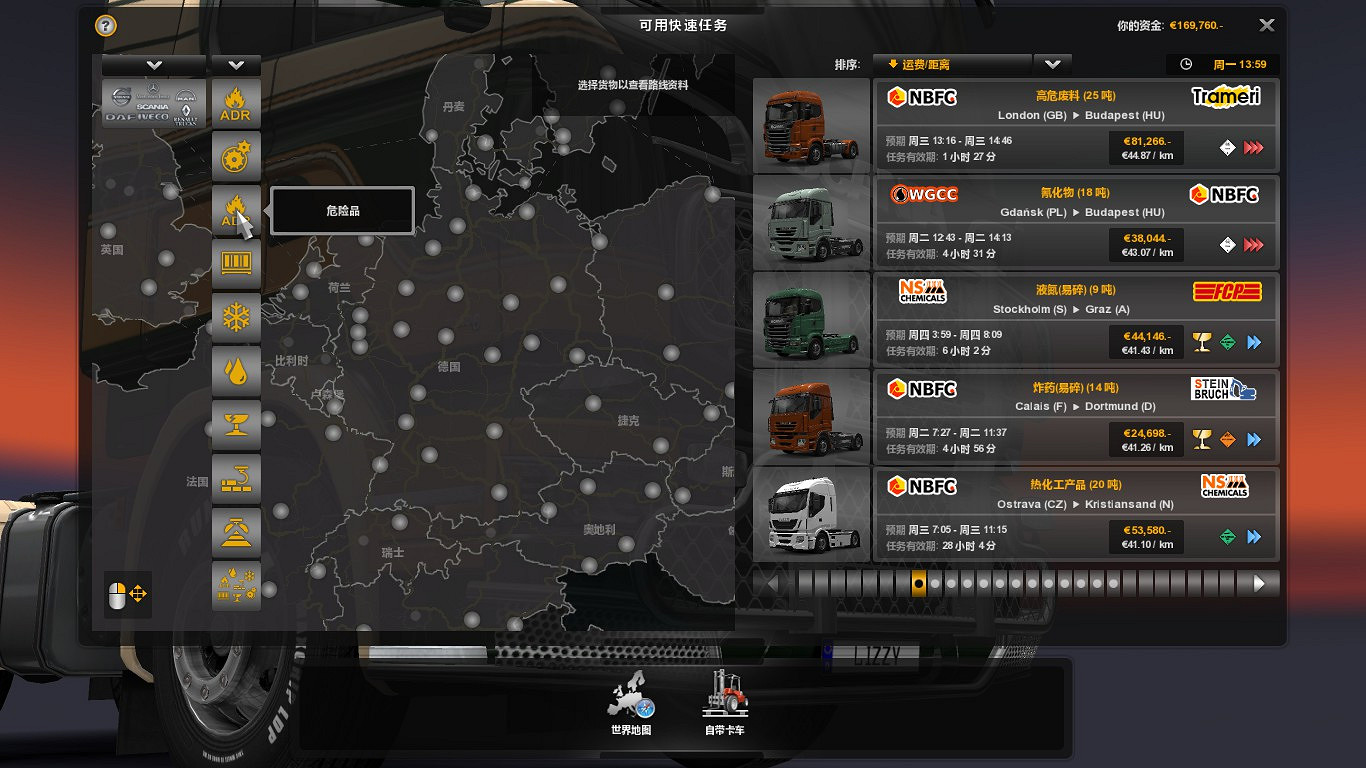The width and height of the screenshot is (1366, 768).
Task: Expand the cargo filter column chevron
Action: 236,64
